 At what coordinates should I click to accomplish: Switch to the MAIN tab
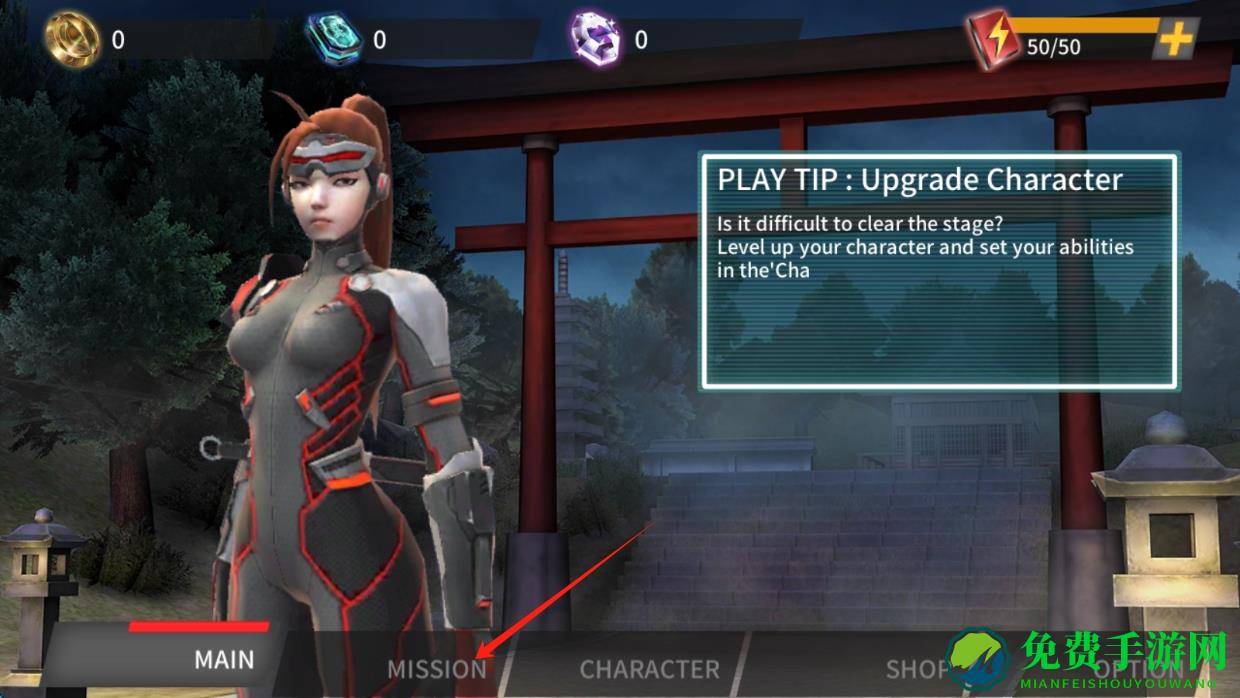tap(223, 660)
